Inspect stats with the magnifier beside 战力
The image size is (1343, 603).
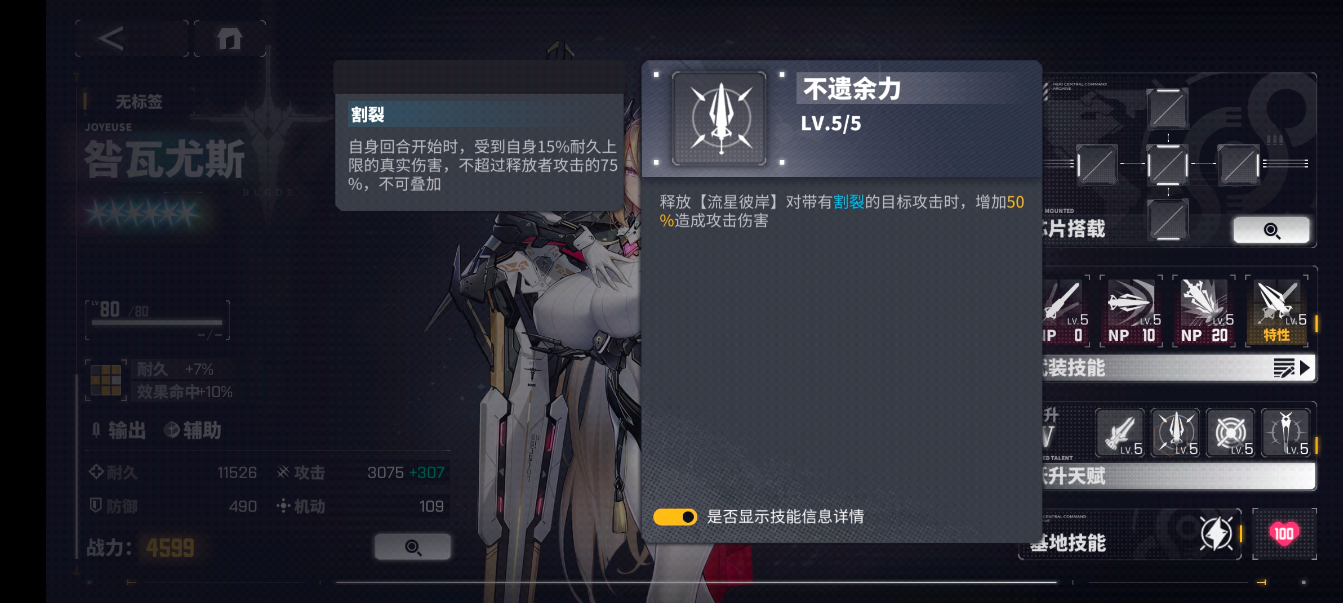pyautogui.click(x=412, y=547)
